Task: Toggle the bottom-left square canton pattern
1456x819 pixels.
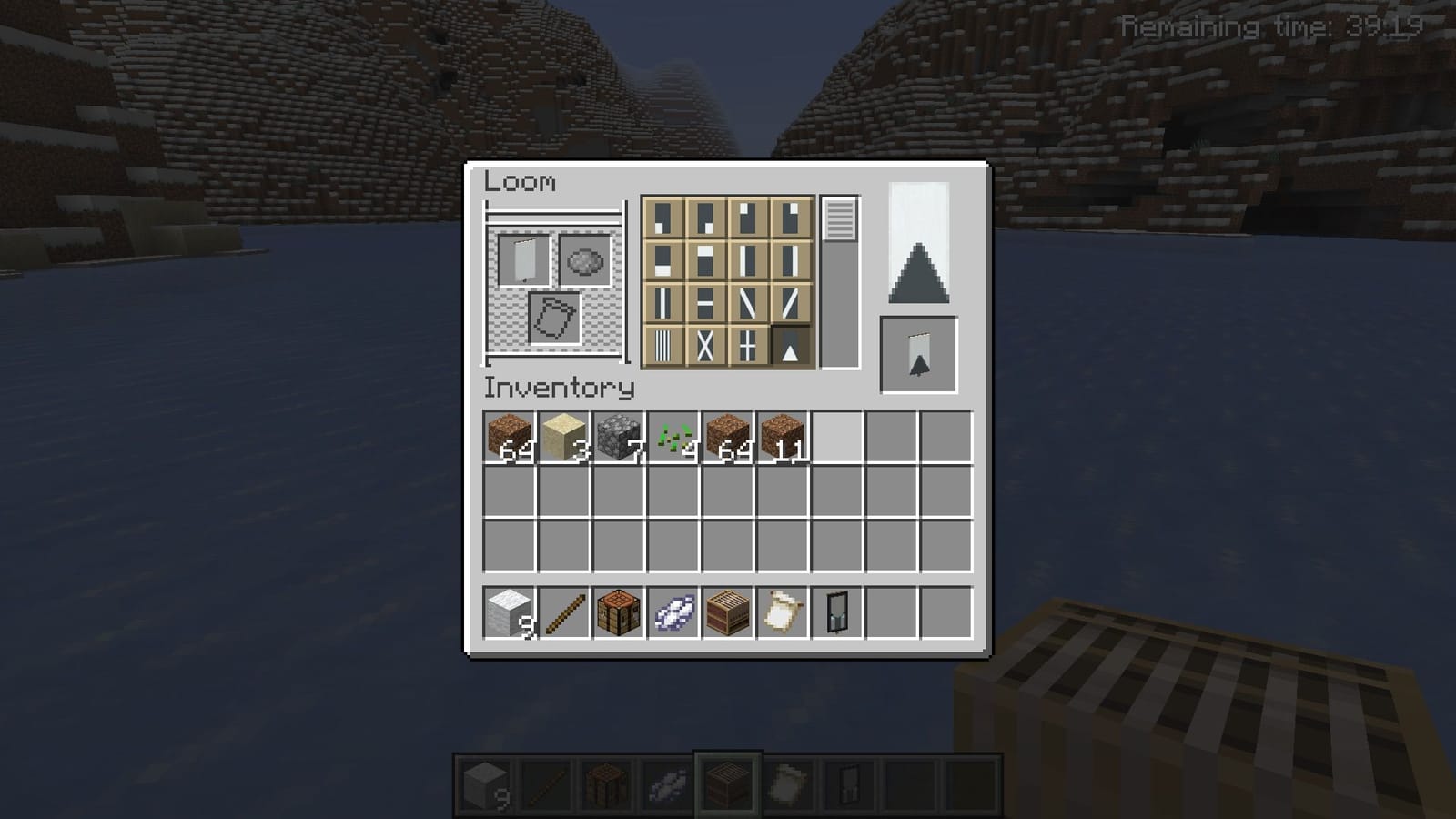Action: (664, 217)
